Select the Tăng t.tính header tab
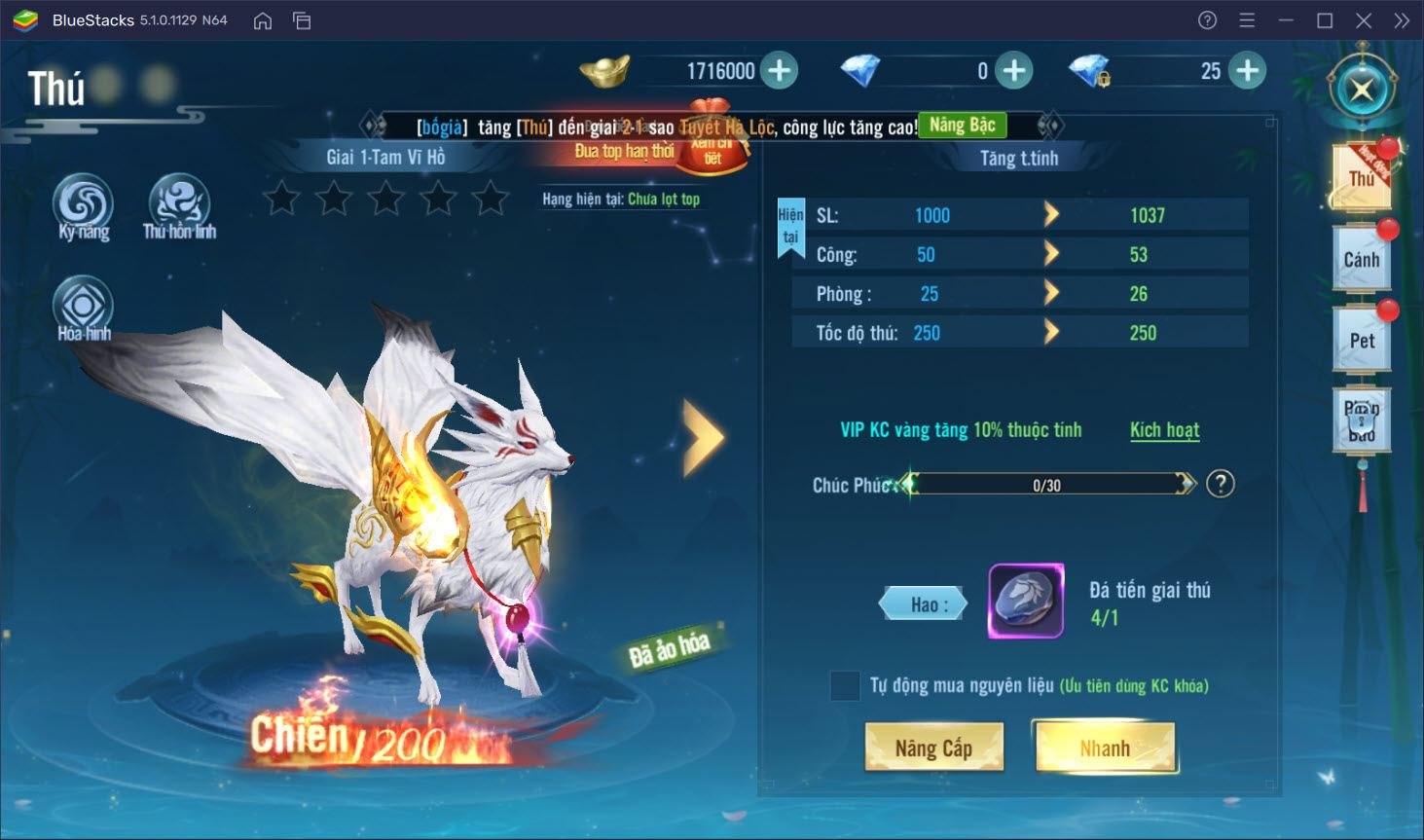The image size is (1424, 840). coord(1019,157)
